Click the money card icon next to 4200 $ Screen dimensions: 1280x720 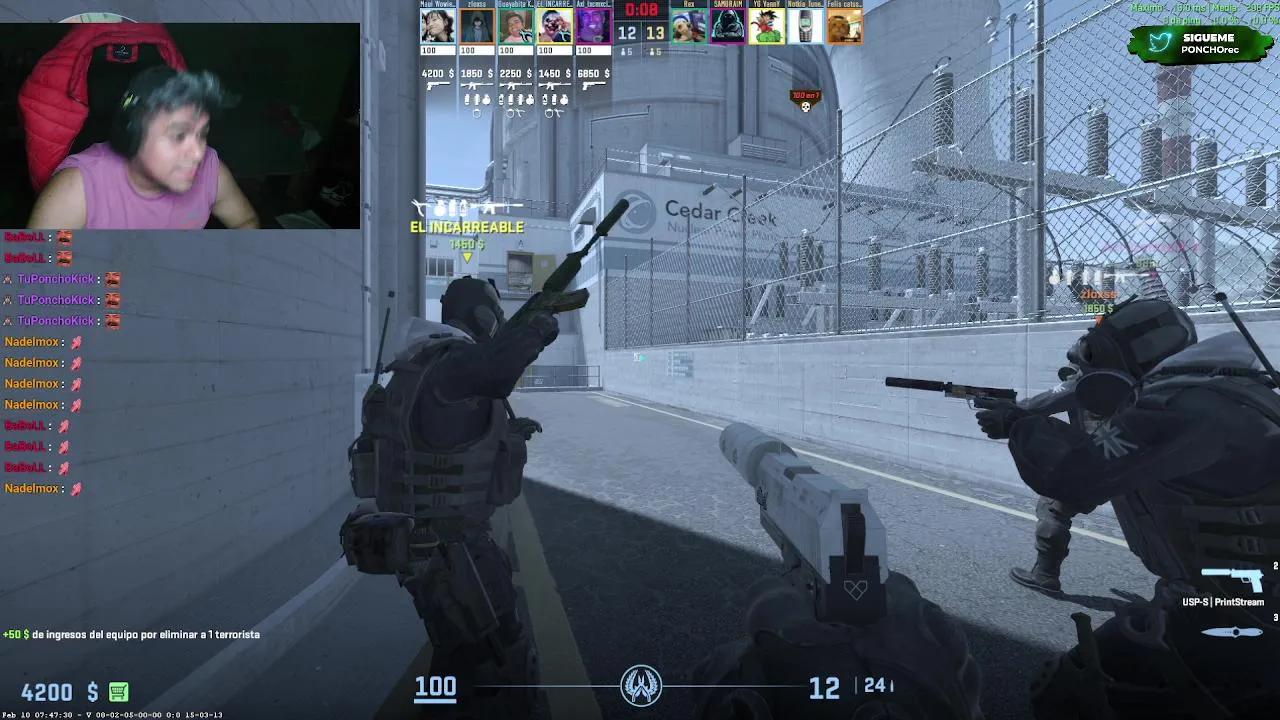click(118, 691)
